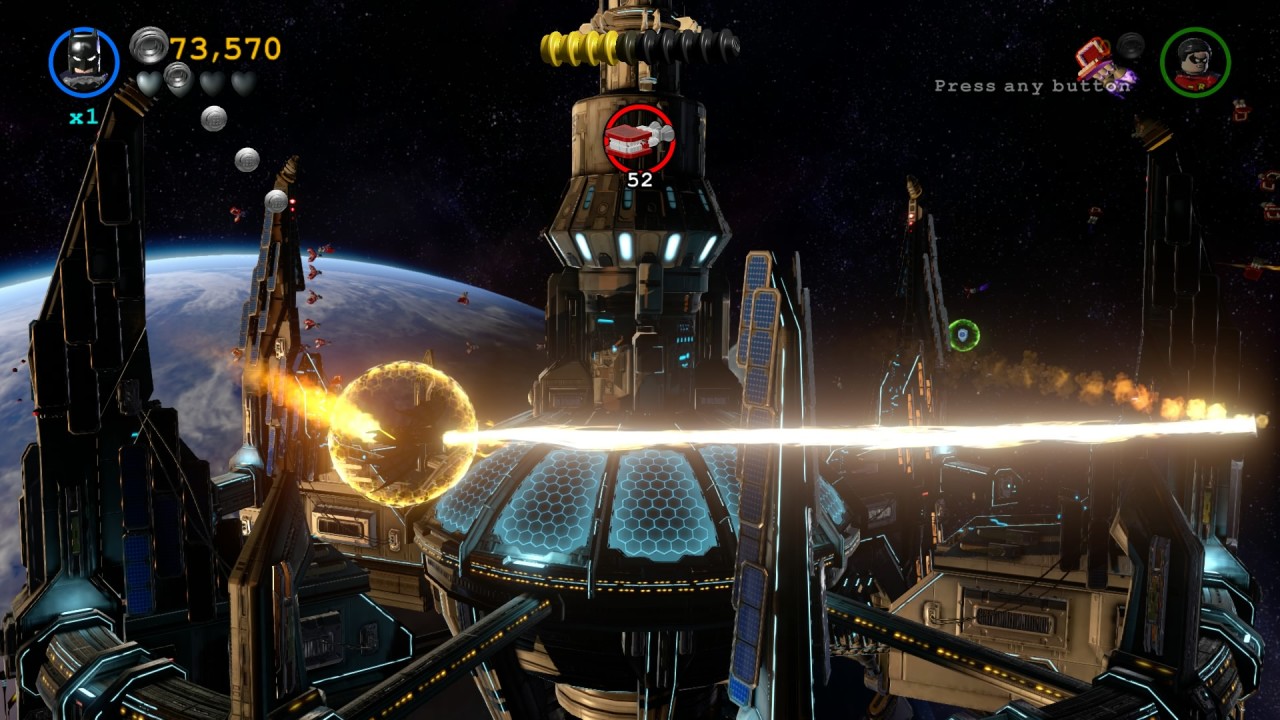Click the red brick target marker
Viewport: 1280px width, 720px height.
click(639, 138)
